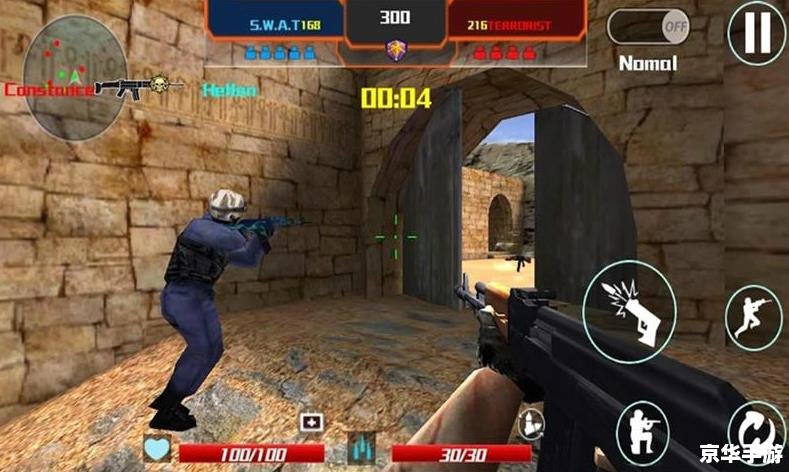Activate the jump button
789x472 pixels.
[752, 318]
